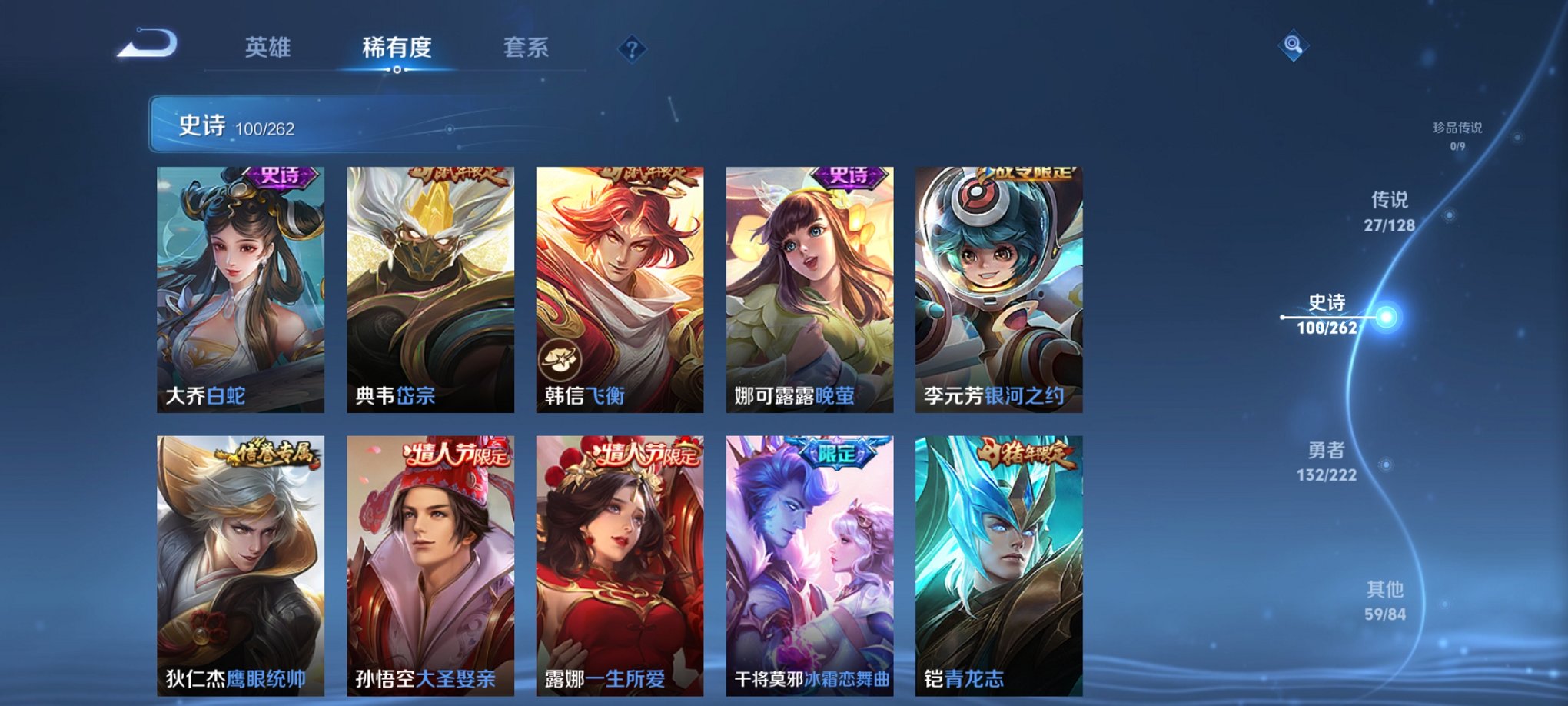Open the search magnifier at the top right
Viewport: 1568px width, 706px height.
pyautogui.click(x=1294, y=45)
